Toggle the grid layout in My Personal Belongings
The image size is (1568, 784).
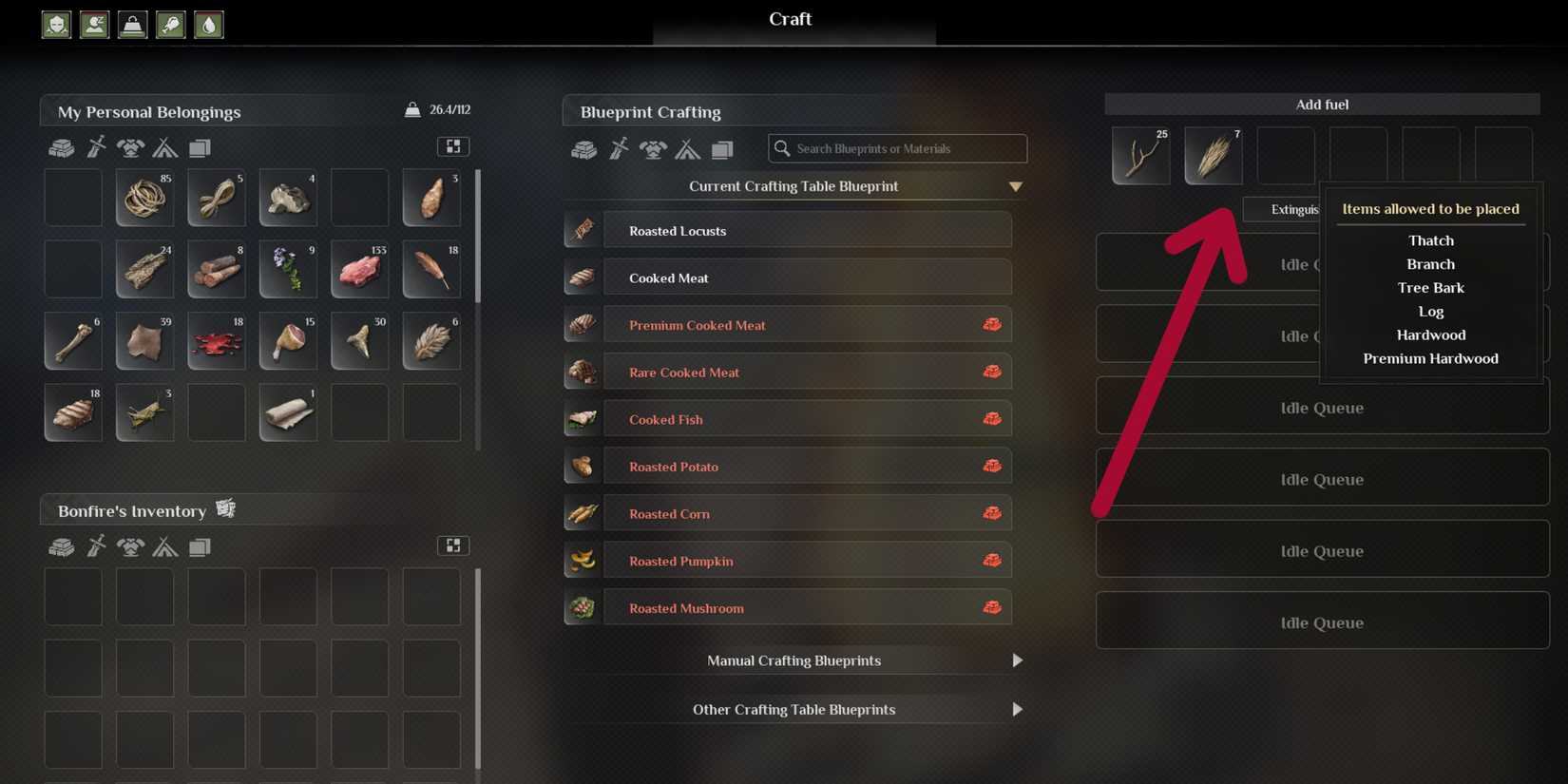pyautogui.click(x=453, y=146)
